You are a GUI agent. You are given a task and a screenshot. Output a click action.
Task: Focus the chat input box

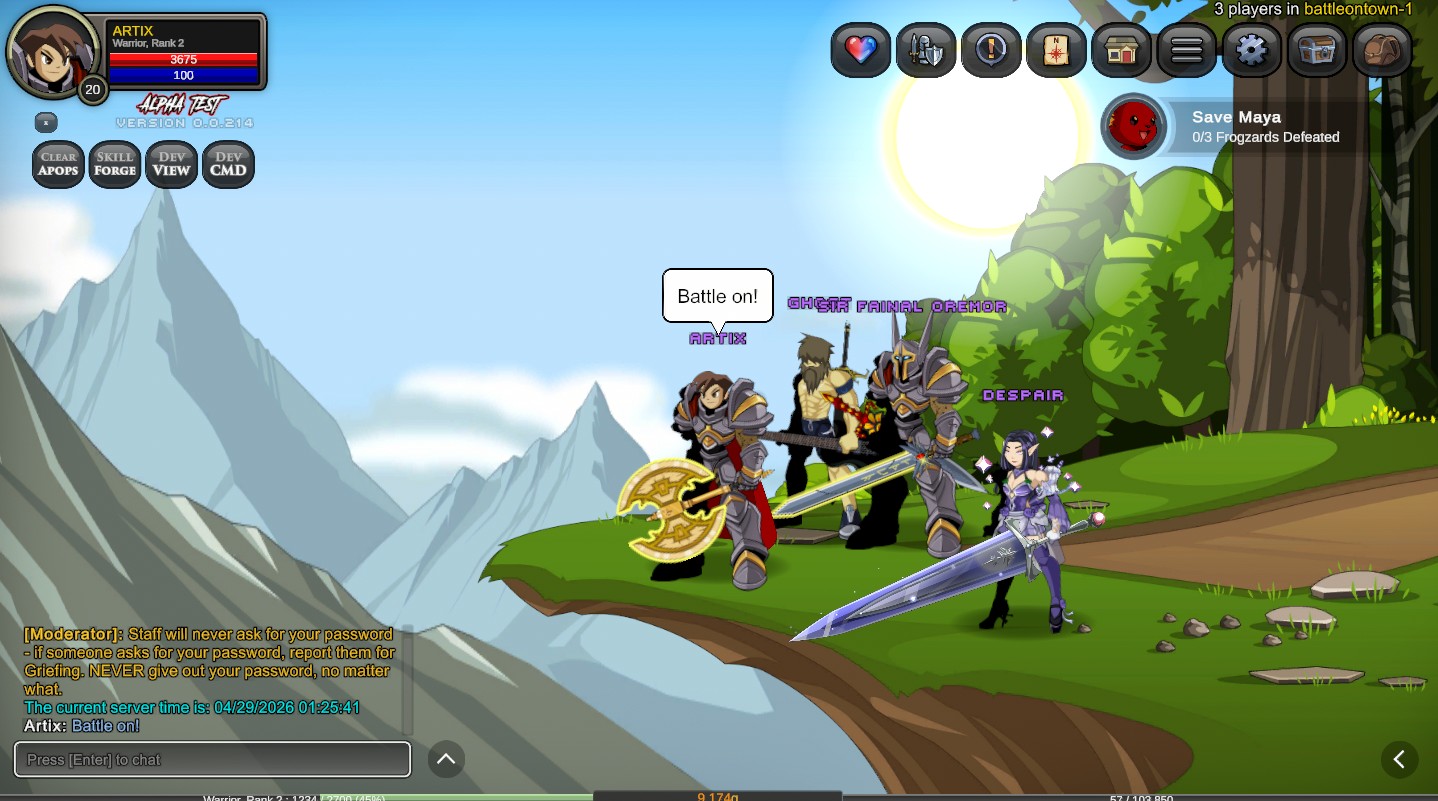tap(212, 759)
